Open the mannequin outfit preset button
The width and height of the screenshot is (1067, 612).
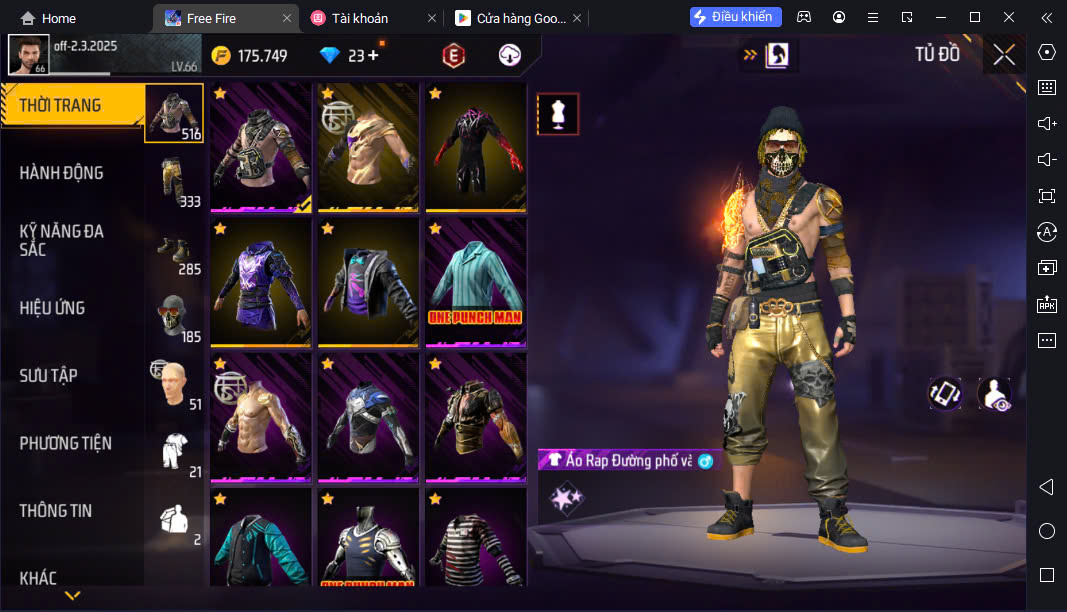pyautogui.click(x=558, y=115)
